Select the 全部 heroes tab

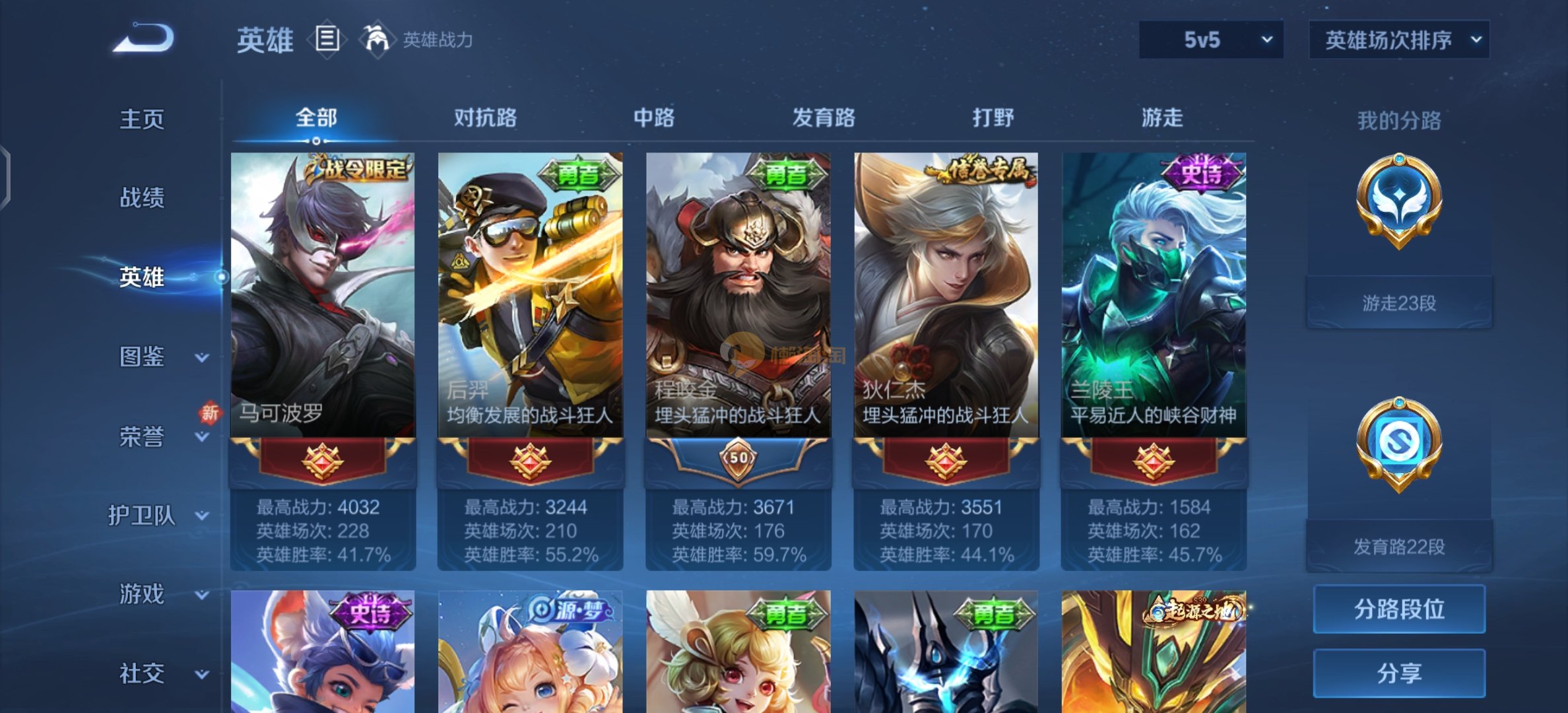point(316,118)
